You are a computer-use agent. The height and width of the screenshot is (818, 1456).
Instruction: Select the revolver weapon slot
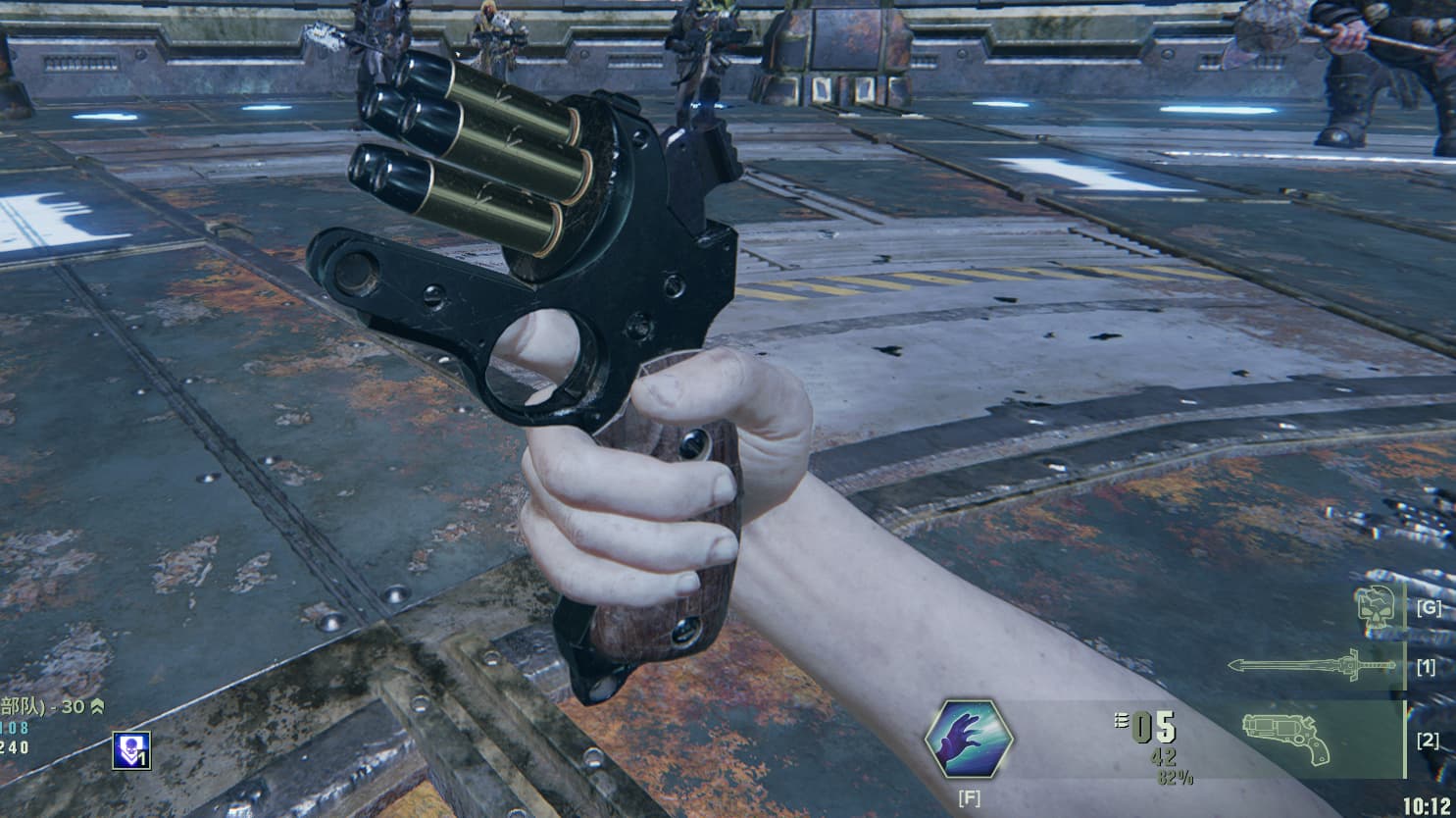pyautogui.click(x=1285, y=738)
